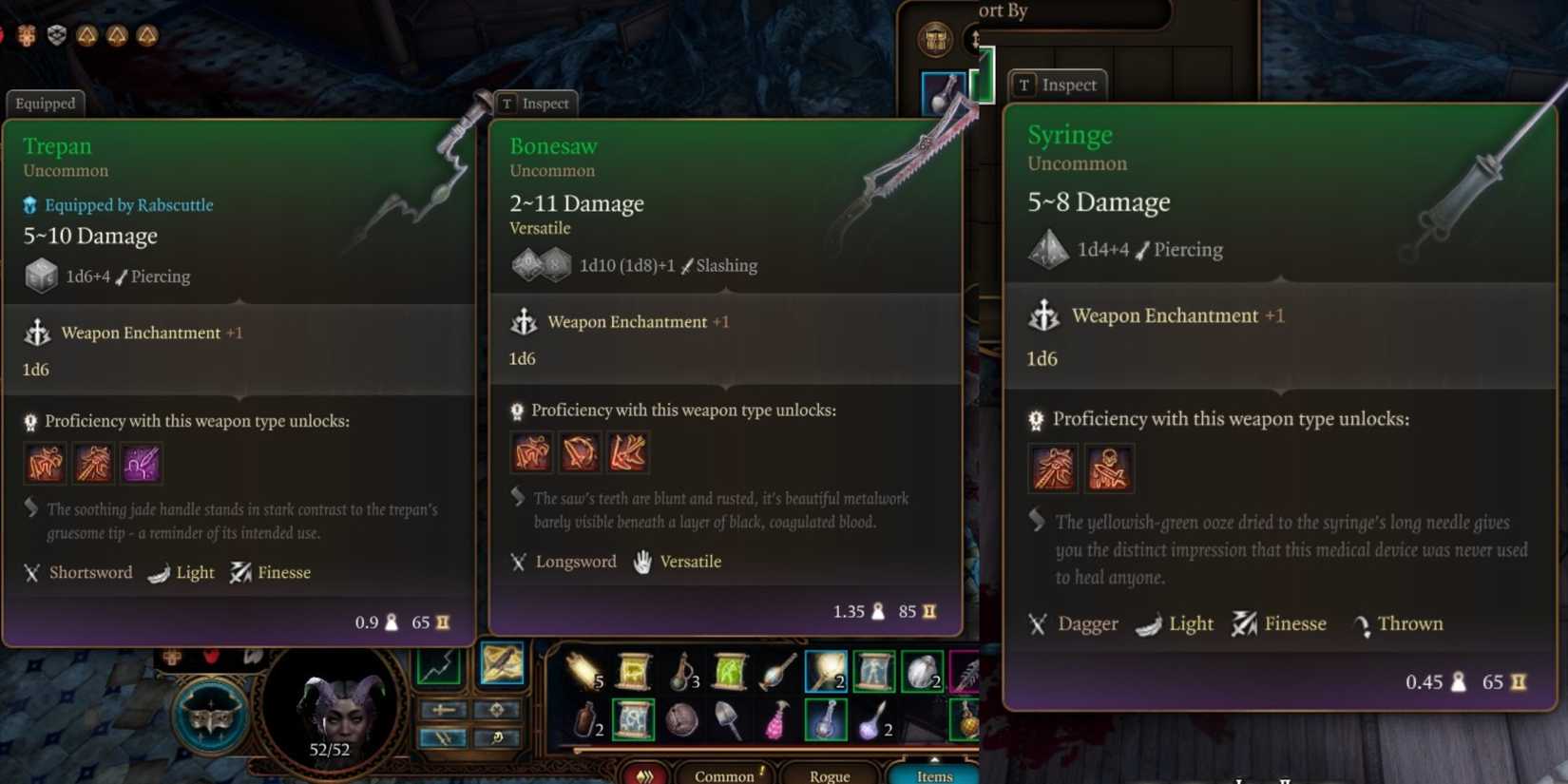Toggle the dual dagger icon under the weapon slot
Image resolution: width=1568 pixels, height=784 pixels.
(444, 736)
